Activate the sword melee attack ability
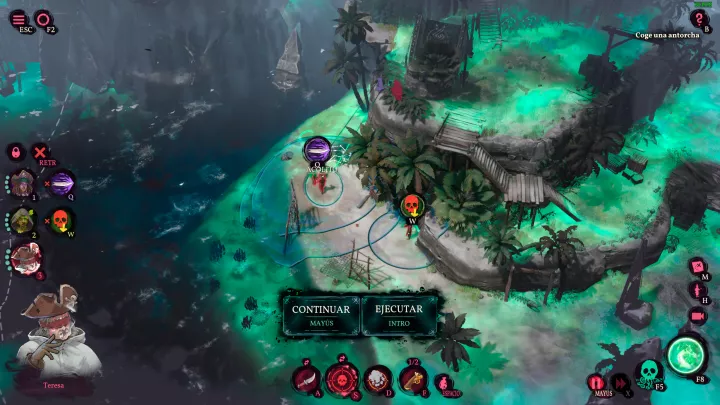 point(307,380)
